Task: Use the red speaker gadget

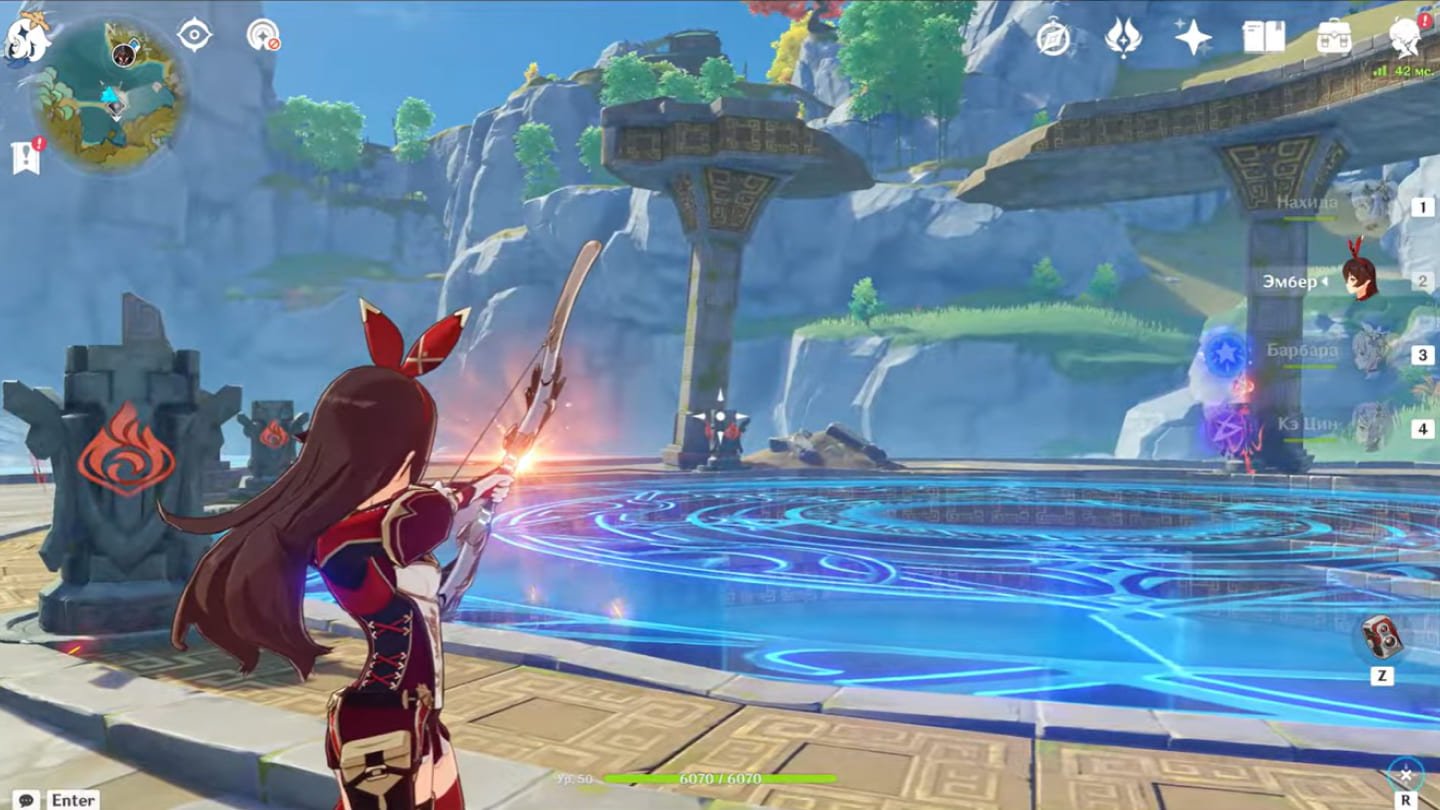Action: (1382, 637)
